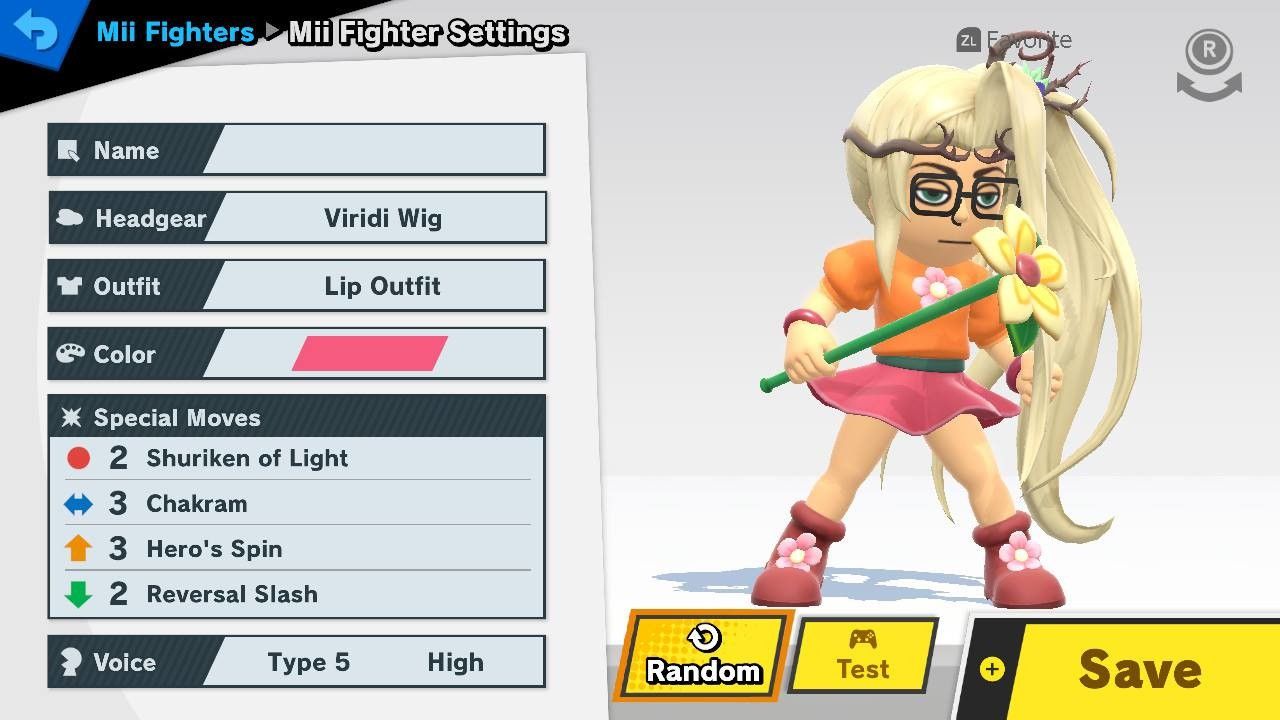Go back with the blue arrow button
Screen dimensions: 1280x720
[36, 32]
